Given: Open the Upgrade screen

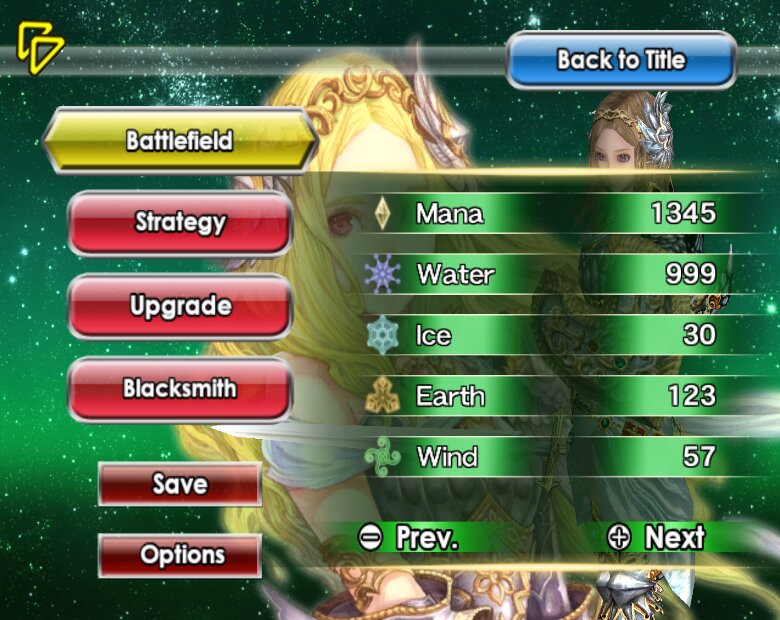Looking at the screenshot, I should [x=180, y=306].
